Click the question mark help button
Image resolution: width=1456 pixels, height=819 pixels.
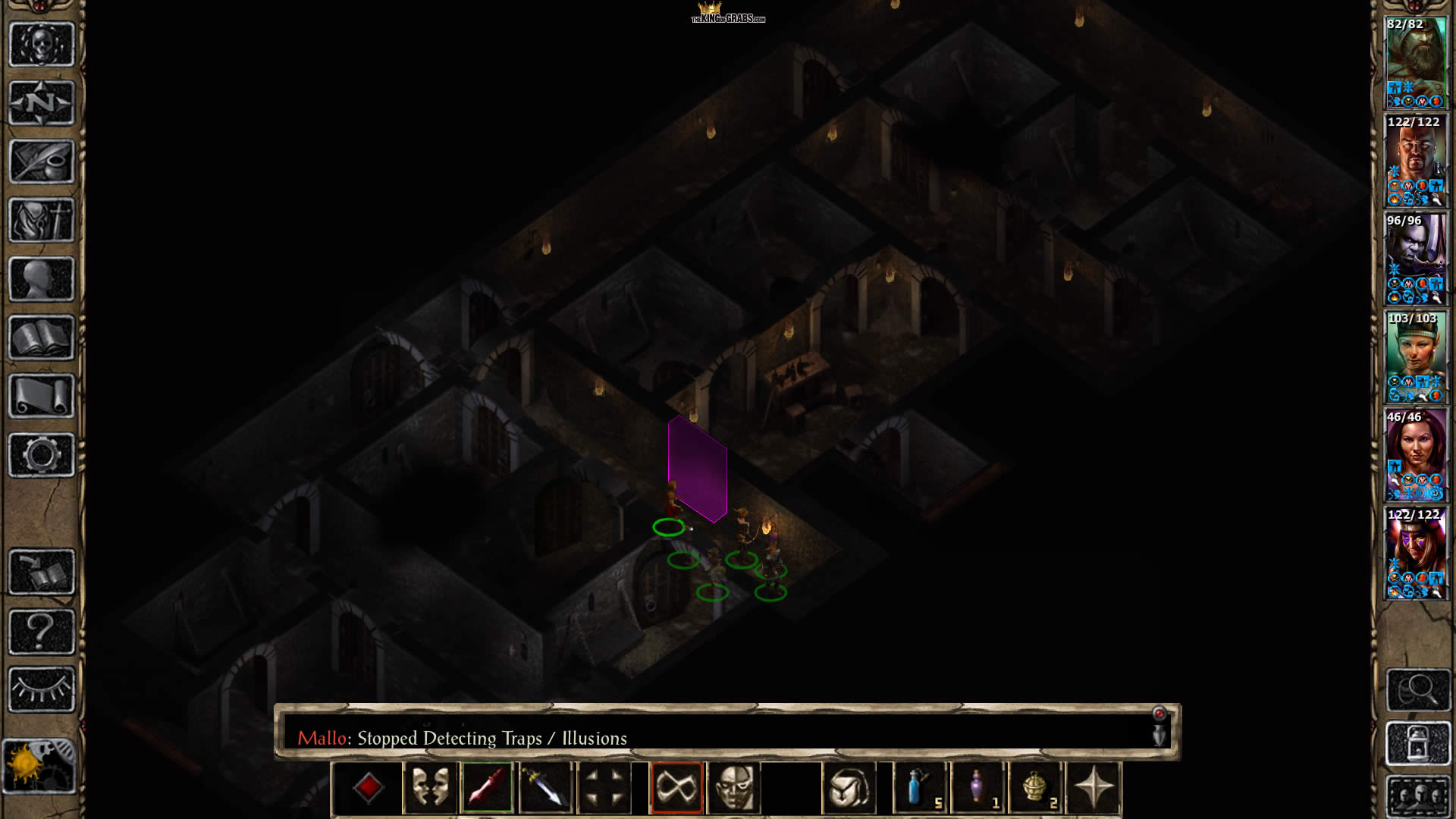[x=42, y=631]
